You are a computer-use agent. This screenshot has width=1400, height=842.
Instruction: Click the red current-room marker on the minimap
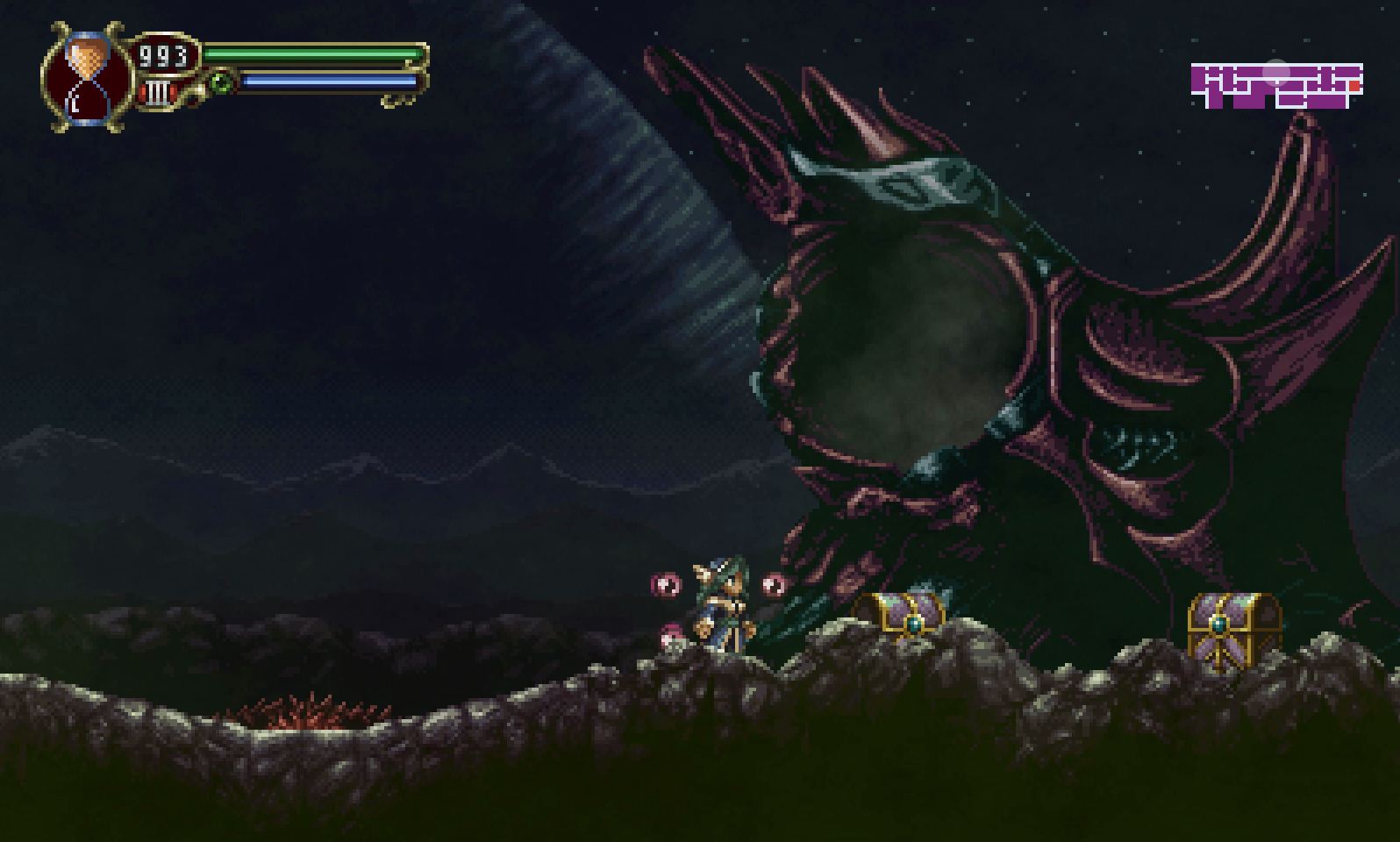1354,85
